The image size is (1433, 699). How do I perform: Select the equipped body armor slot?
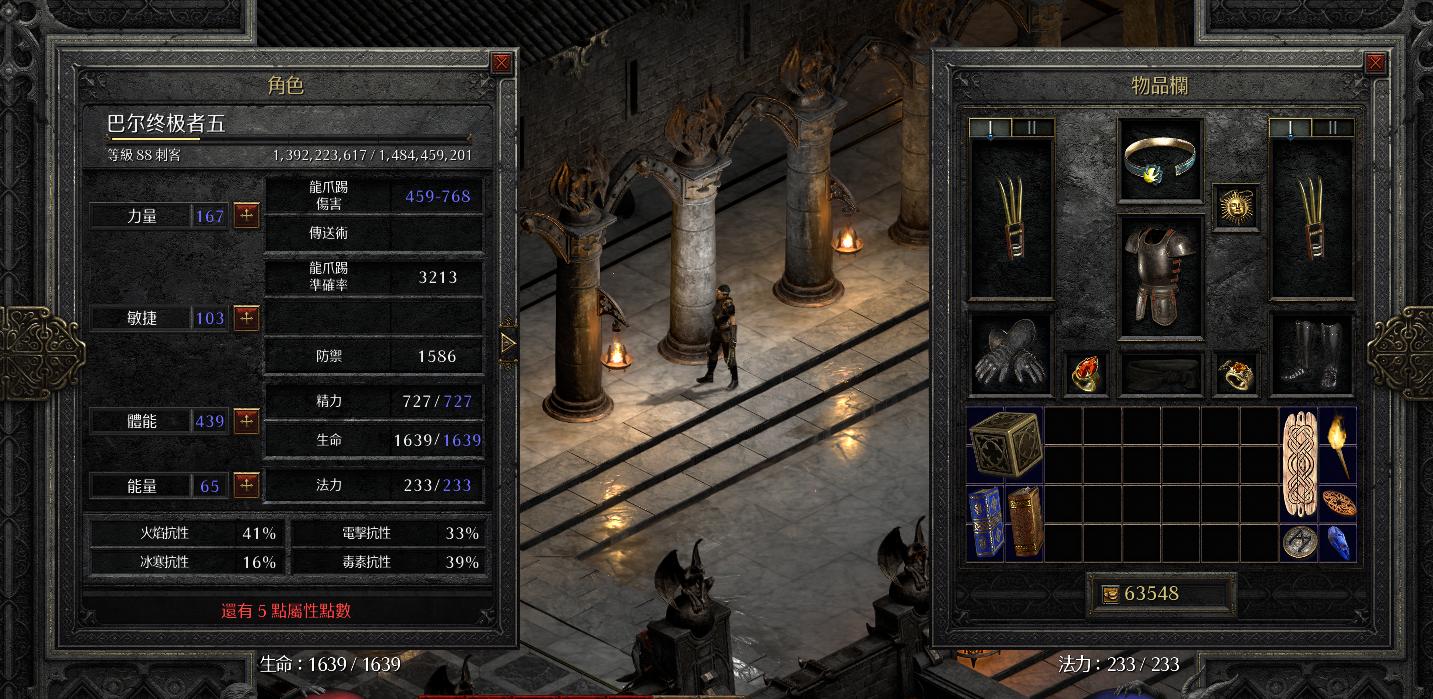click(x=1160, y=275)
